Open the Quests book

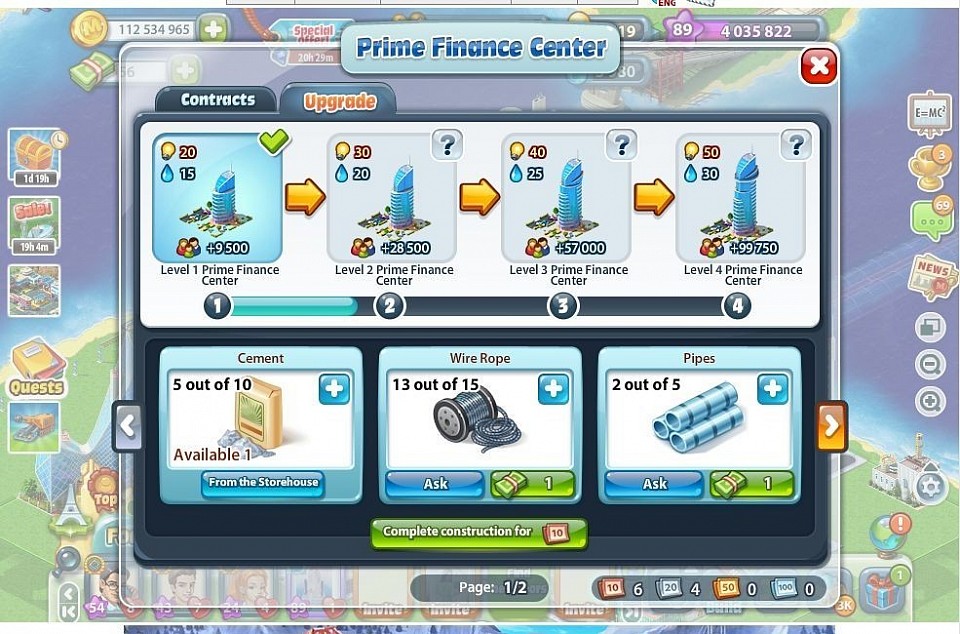[x=36, y=366]
